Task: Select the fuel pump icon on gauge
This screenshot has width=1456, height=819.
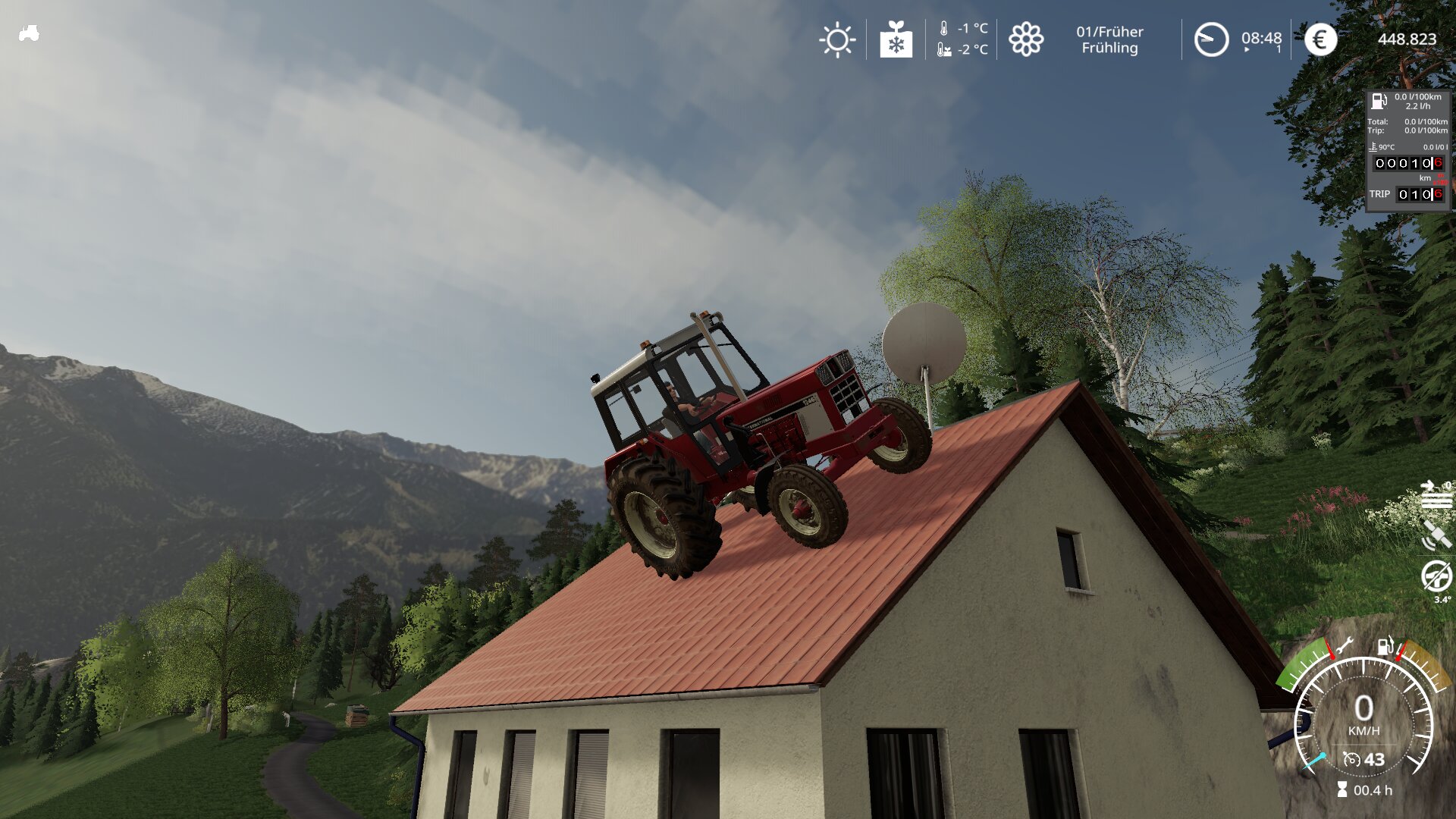Action: pos(1385,646)
